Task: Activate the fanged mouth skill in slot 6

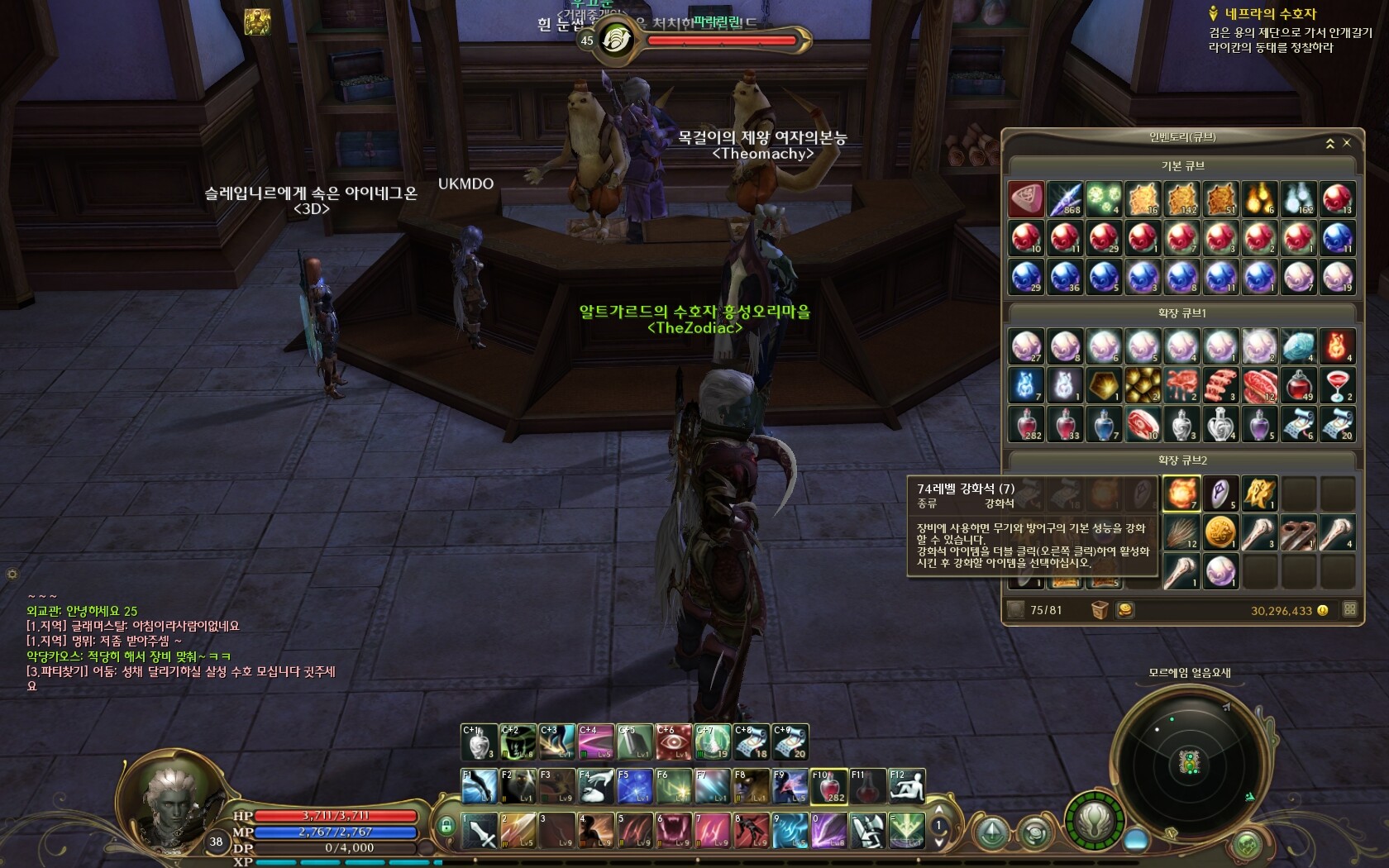Action: pyautogui.click(x=674, y=831)
